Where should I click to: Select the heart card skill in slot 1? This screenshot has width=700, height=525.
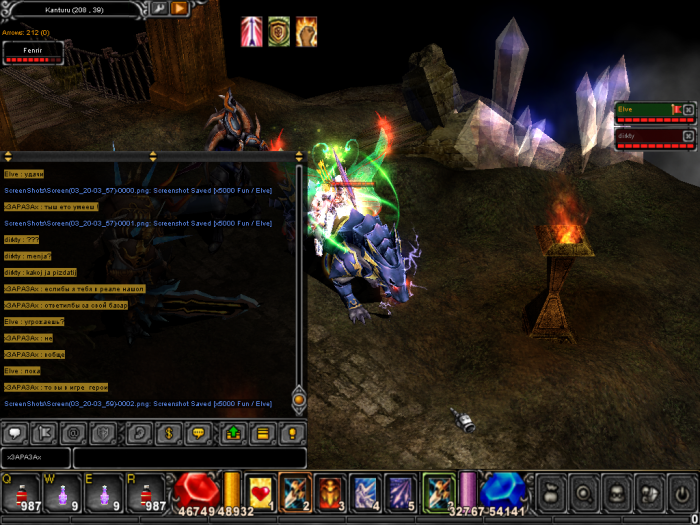(260, 491)
